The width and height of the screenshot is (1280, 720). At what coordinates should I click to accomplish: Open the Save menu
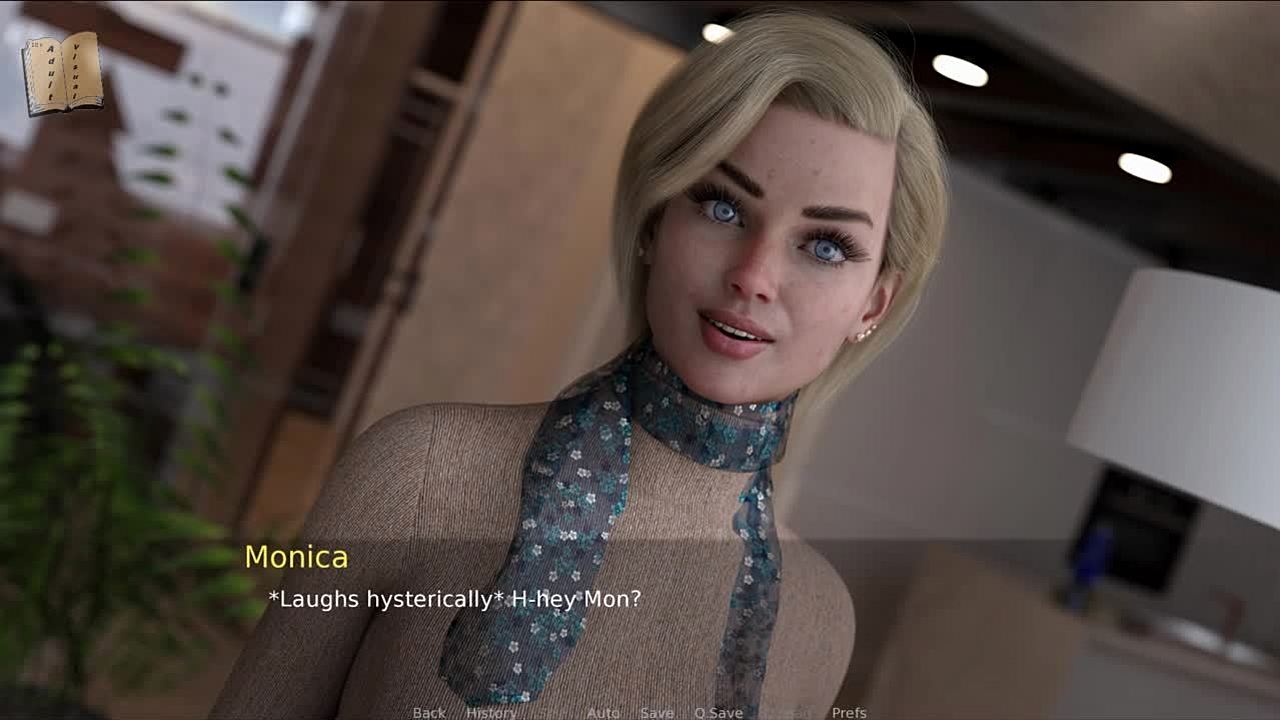(x=657, y=712)
